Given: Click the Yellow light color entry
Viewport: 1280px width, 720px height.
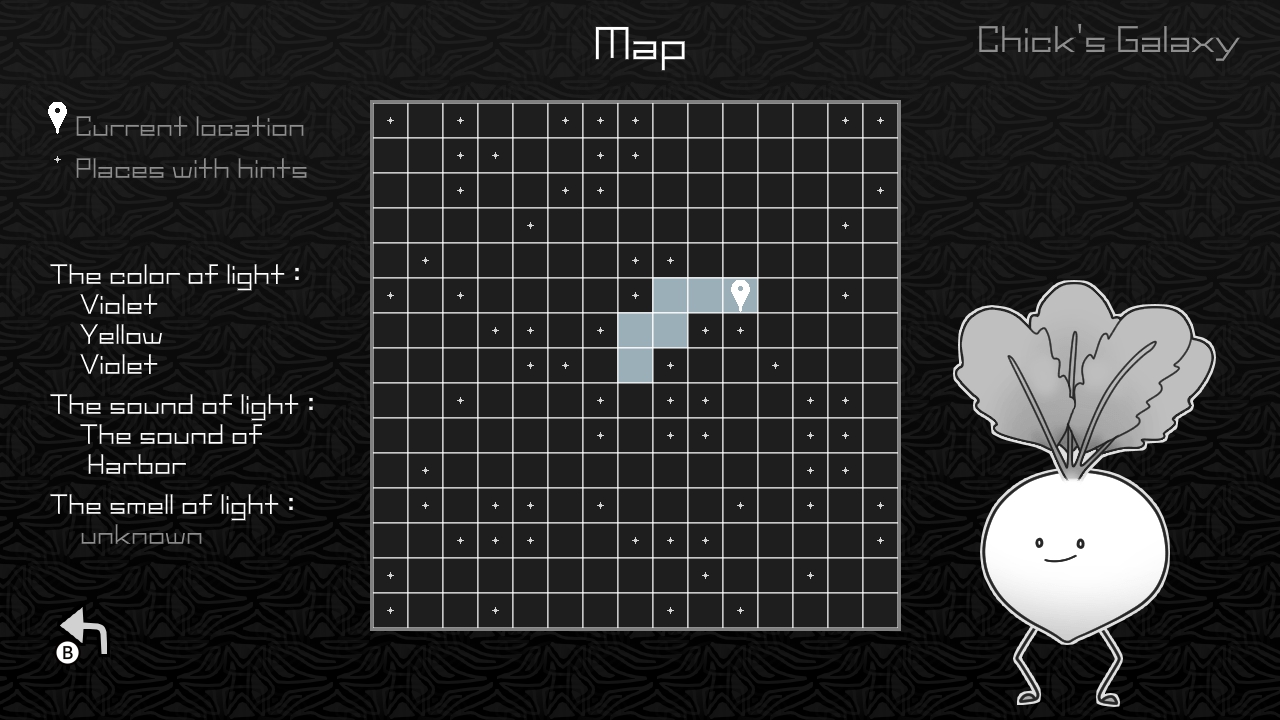Looking at the screenshot, I should tap(122, 335).
